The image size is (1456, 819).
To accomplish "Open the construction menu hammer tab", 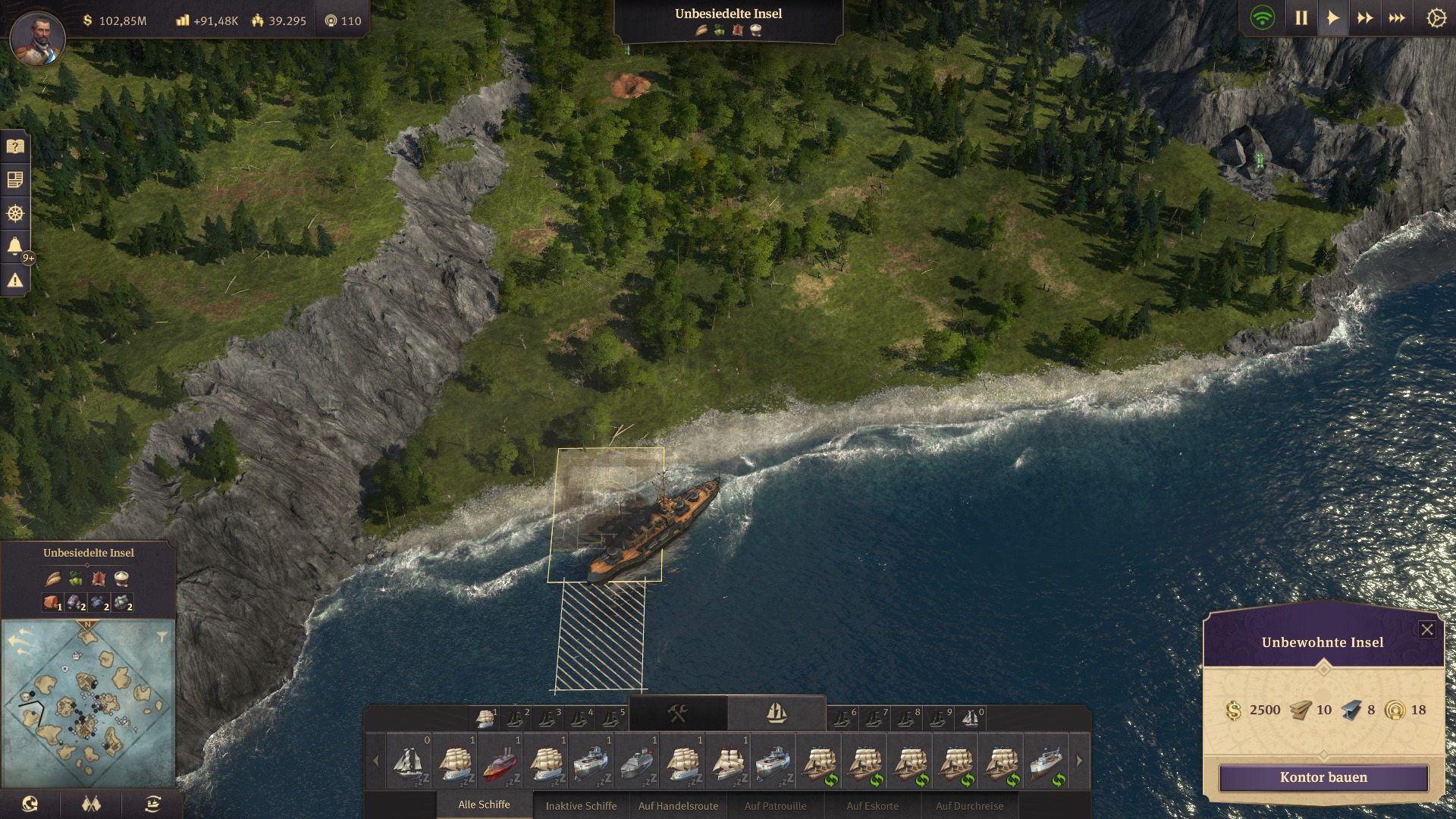I will click(x=677, y=714).
